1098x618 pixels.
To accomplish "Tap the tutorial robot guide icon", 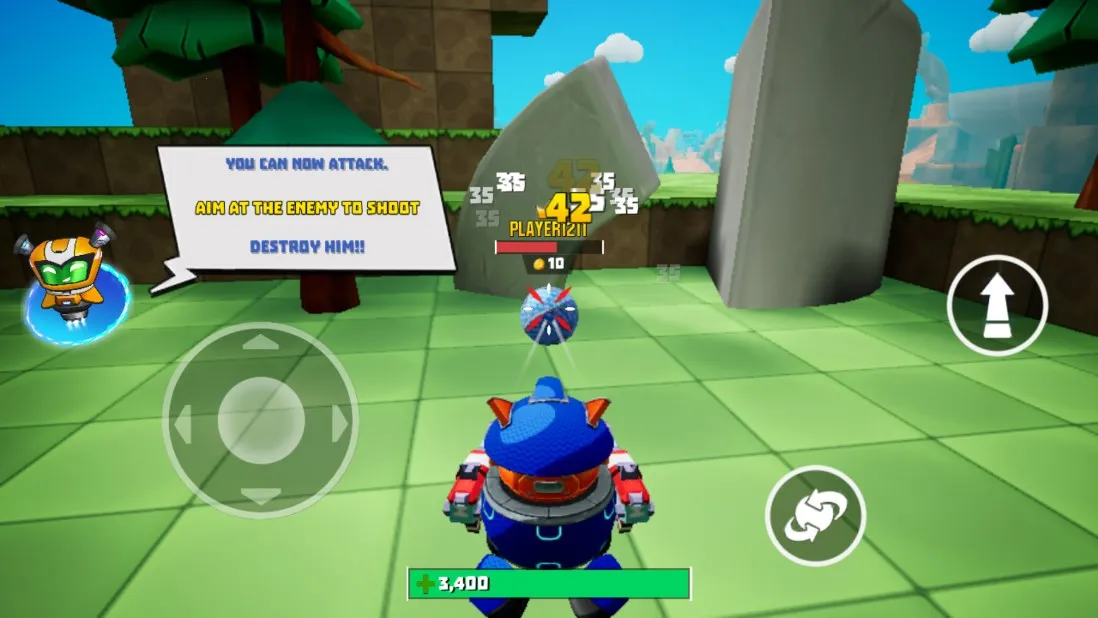I will click(x=70, y=283).
